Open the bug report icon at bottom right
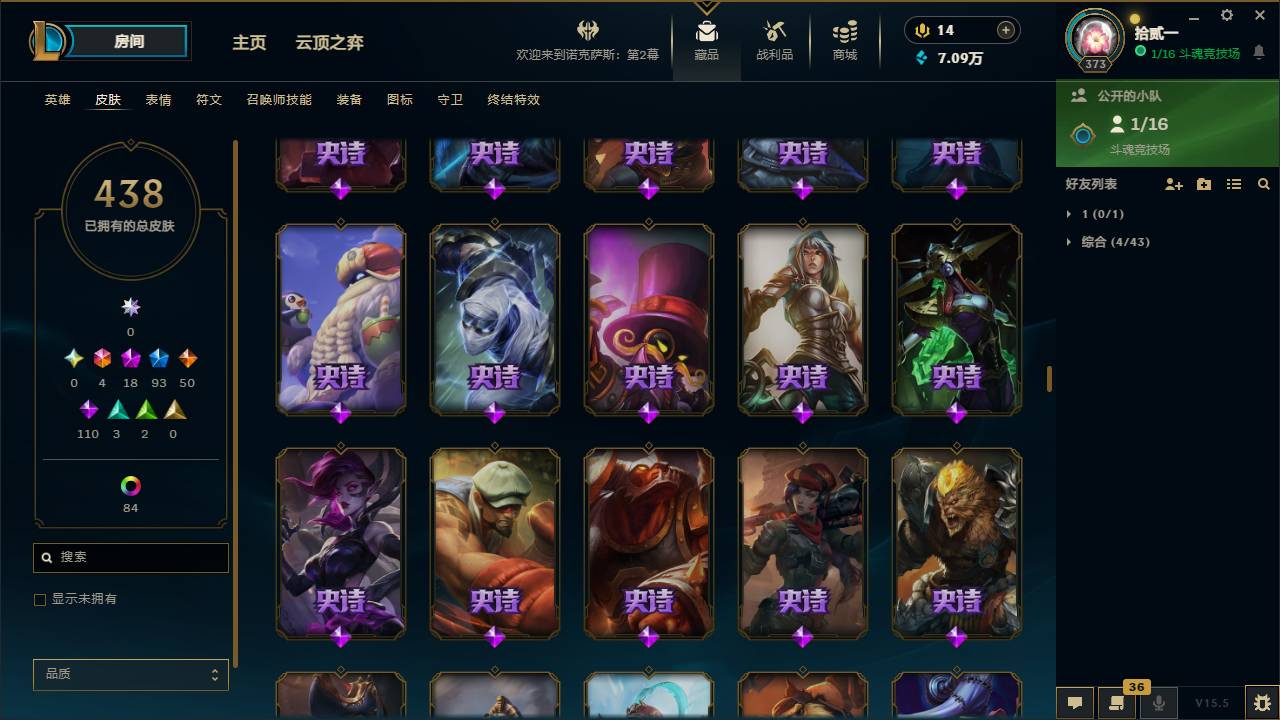Screen dimensions: 1280x720 point(1257,703)
